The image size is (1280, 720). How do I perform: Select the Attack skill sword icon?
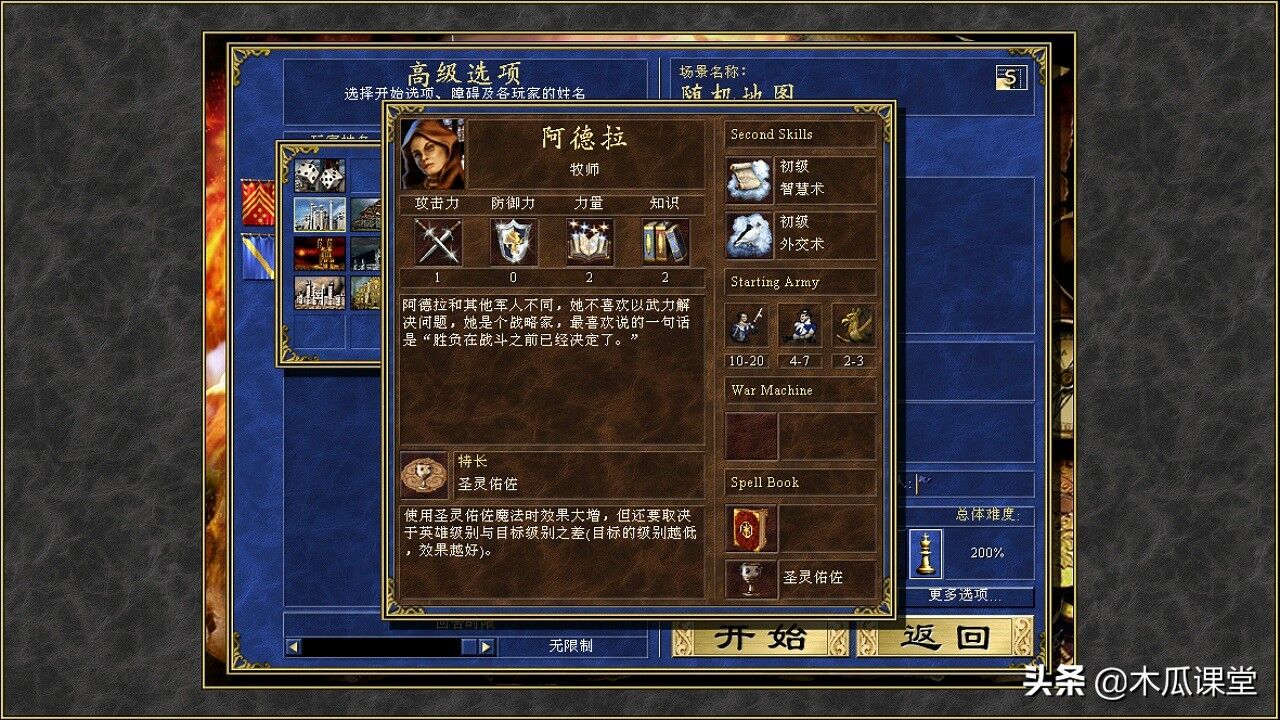(x=436, y=243)
